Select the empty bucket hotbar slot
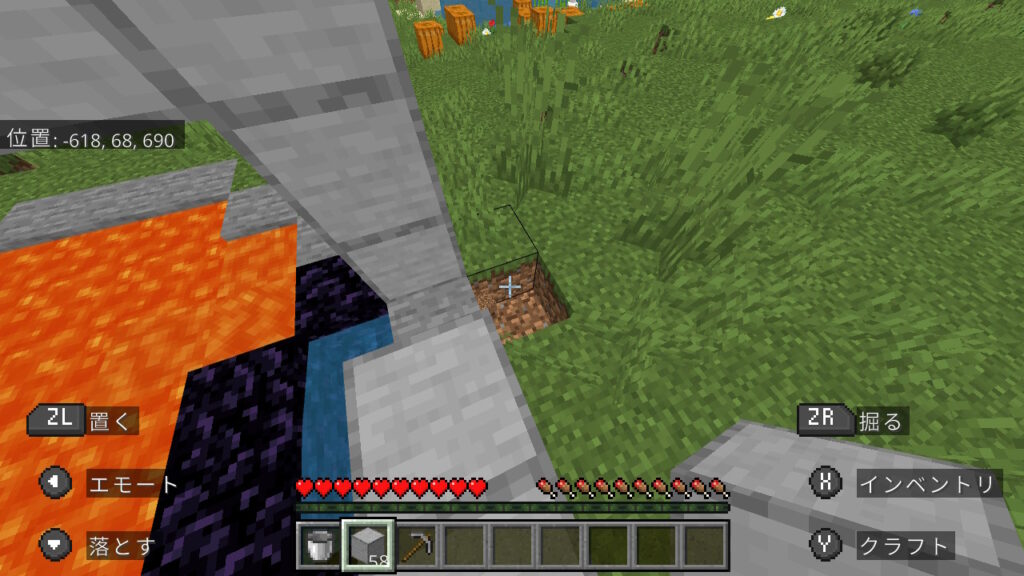 tap(320, 546)
